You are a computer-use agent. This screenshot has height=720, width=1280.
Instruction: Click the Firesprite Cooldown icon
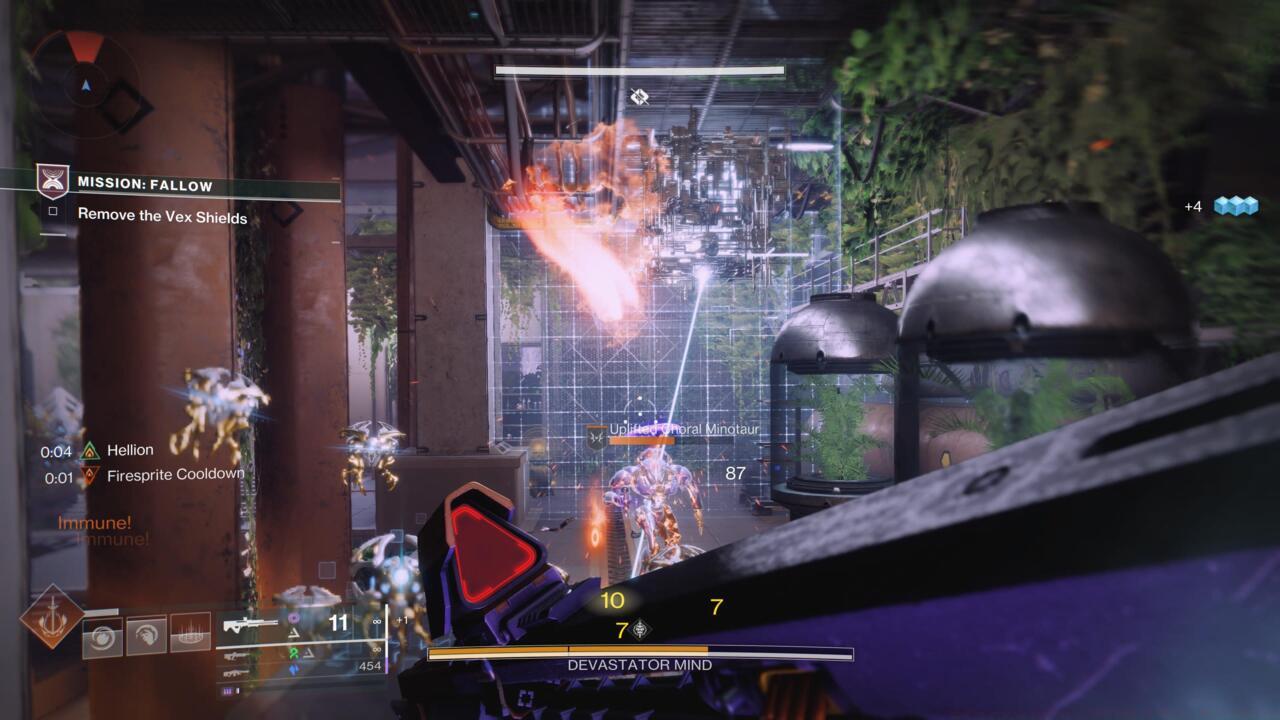90,476
